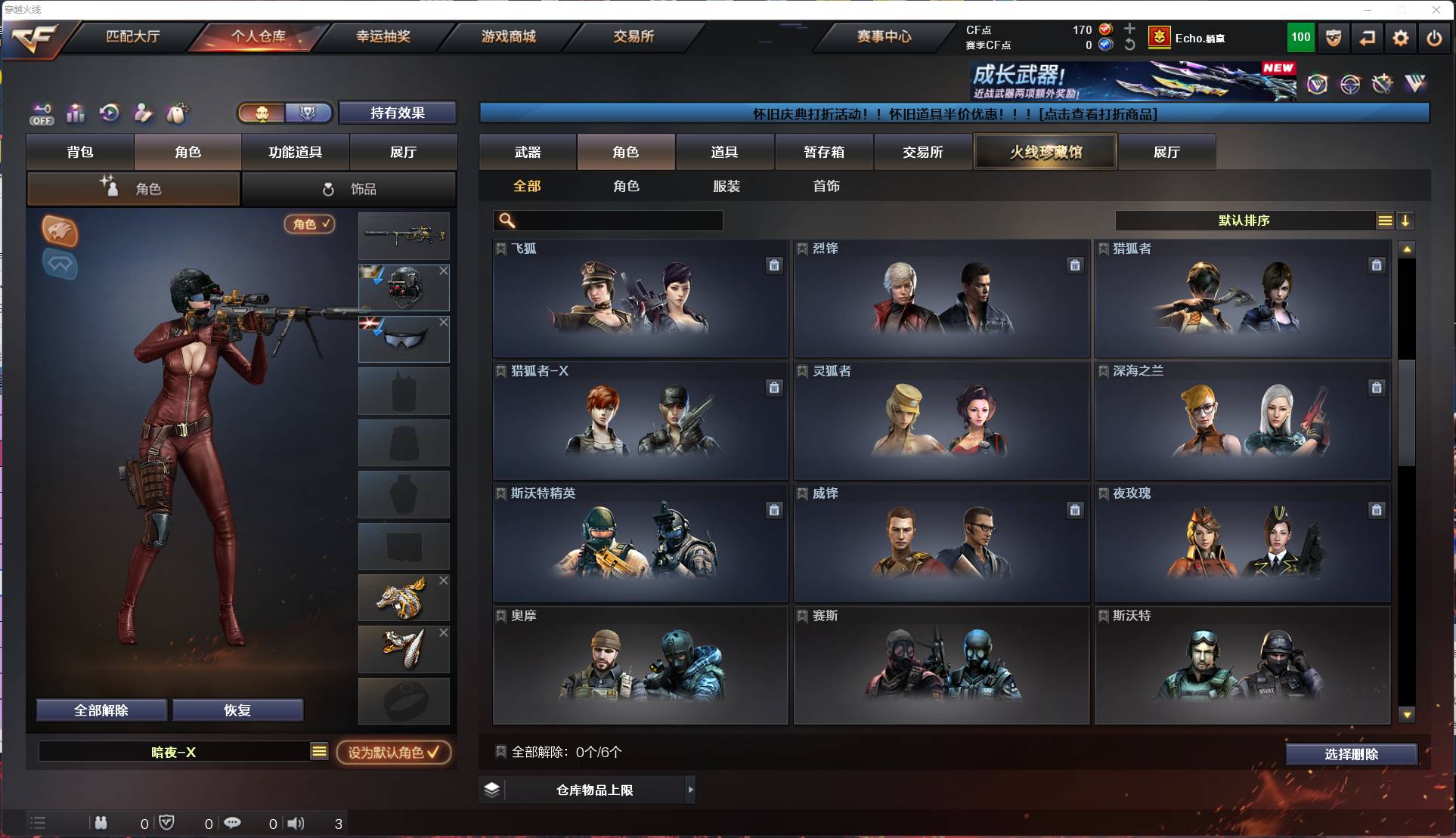Click the 全部解除 button
Image resolution: width=1456 pixels, height=838 pixels.
tap(101, 710)
